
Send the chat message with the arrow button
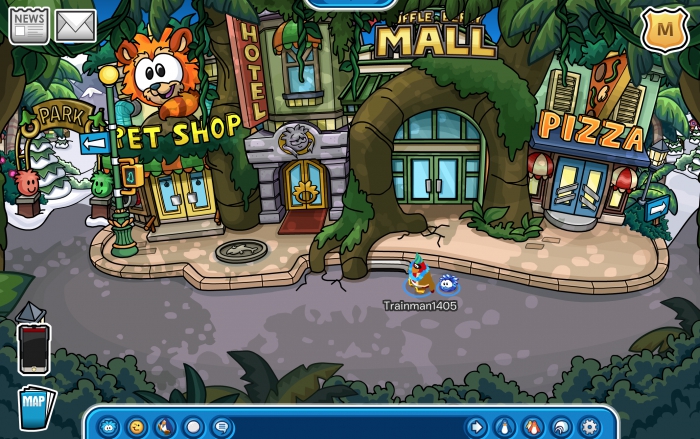[477, 427]
